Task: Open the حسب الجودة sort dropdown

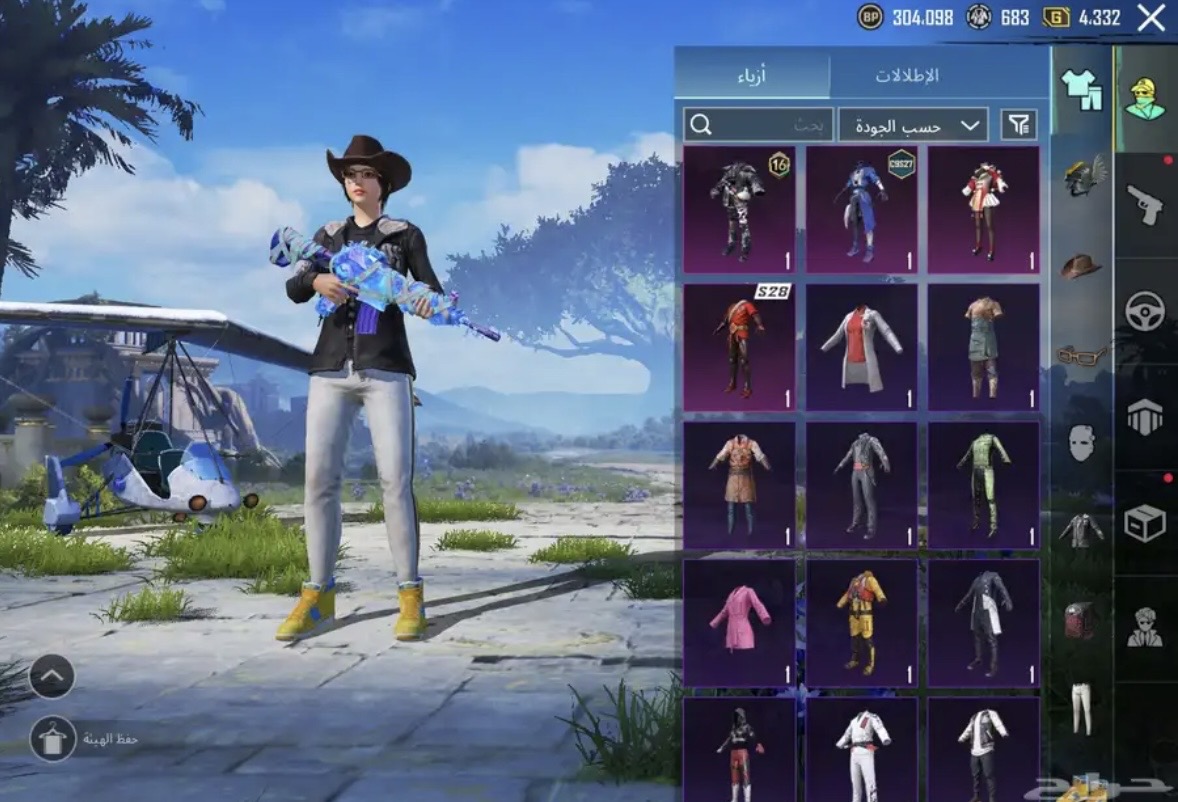Action: click(x=913, y=125)
